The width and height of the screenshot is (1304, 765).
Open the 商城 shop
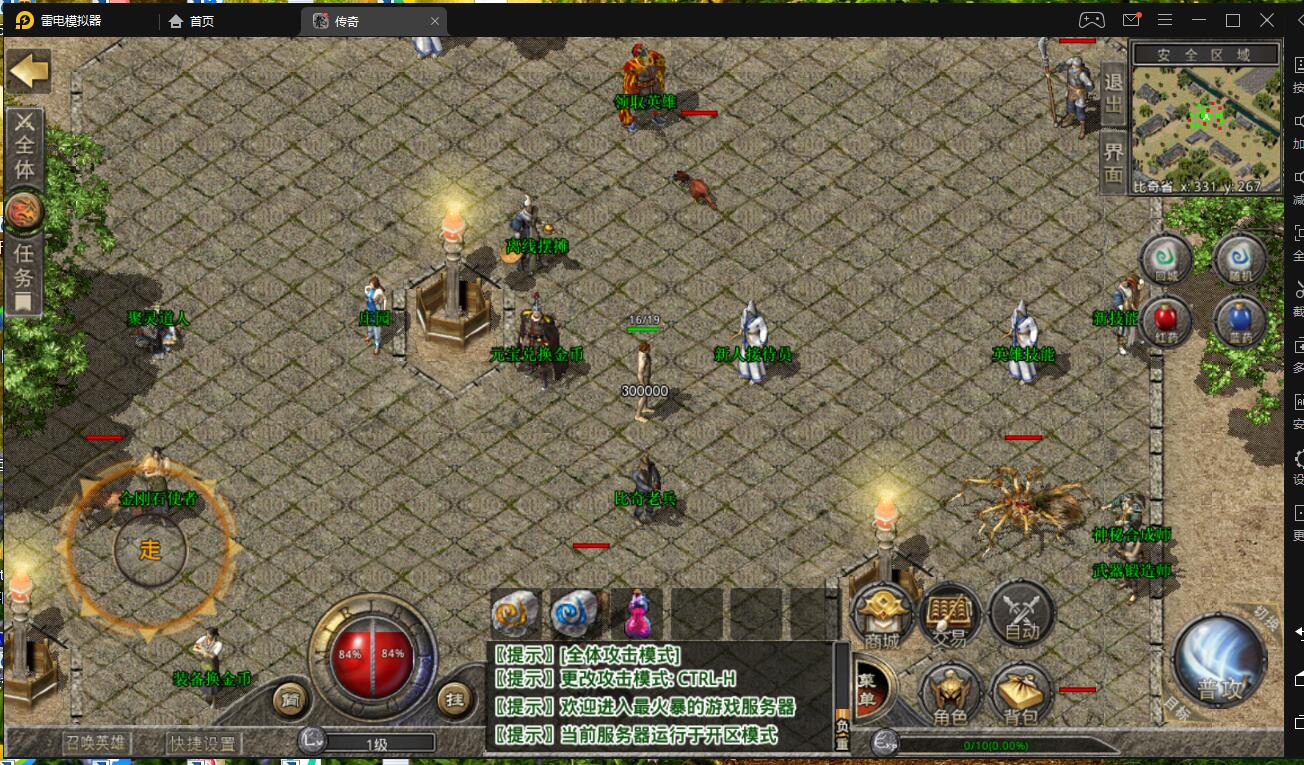coord(883,615)
